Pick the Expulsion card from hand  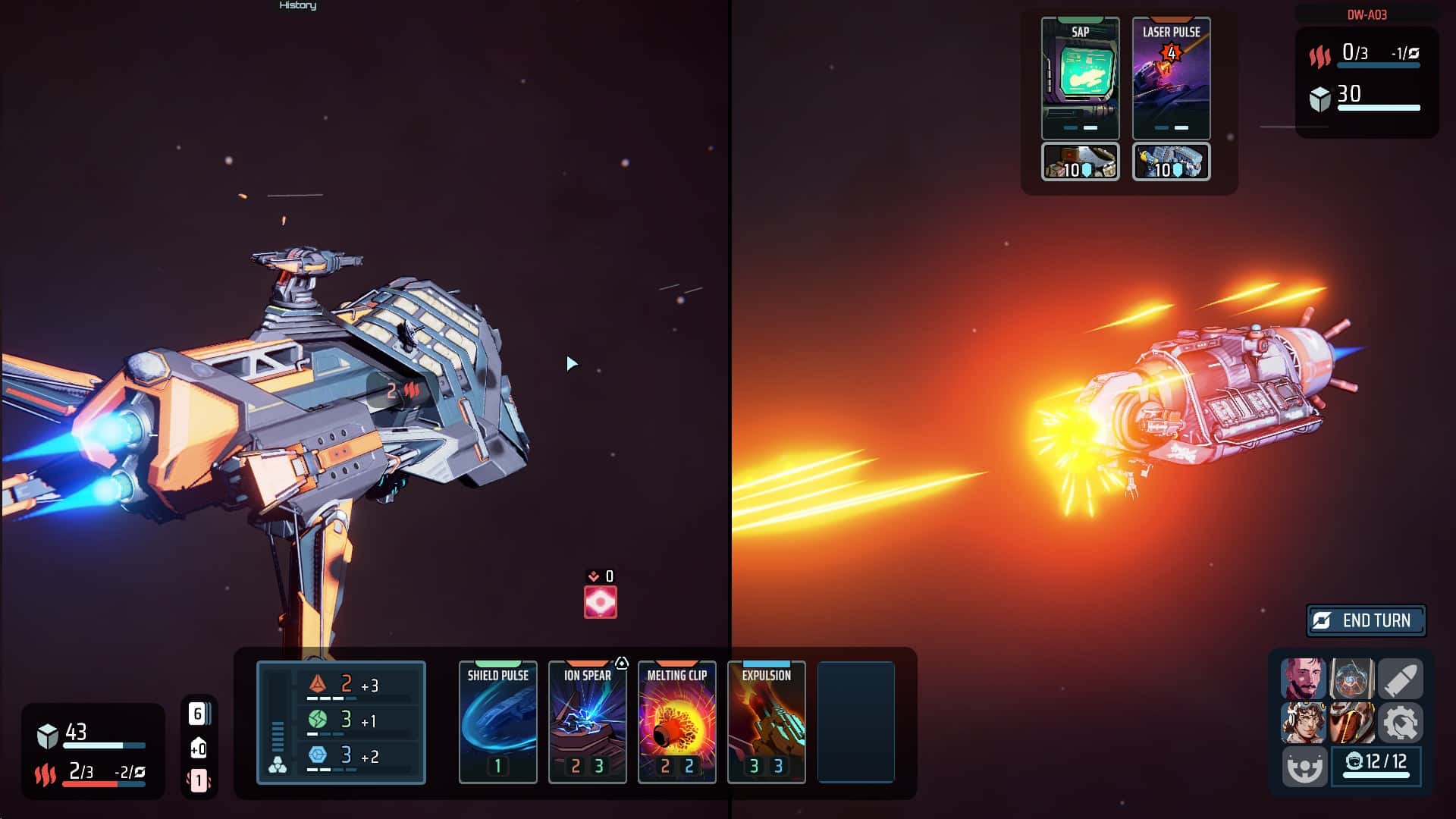[766, 721]
